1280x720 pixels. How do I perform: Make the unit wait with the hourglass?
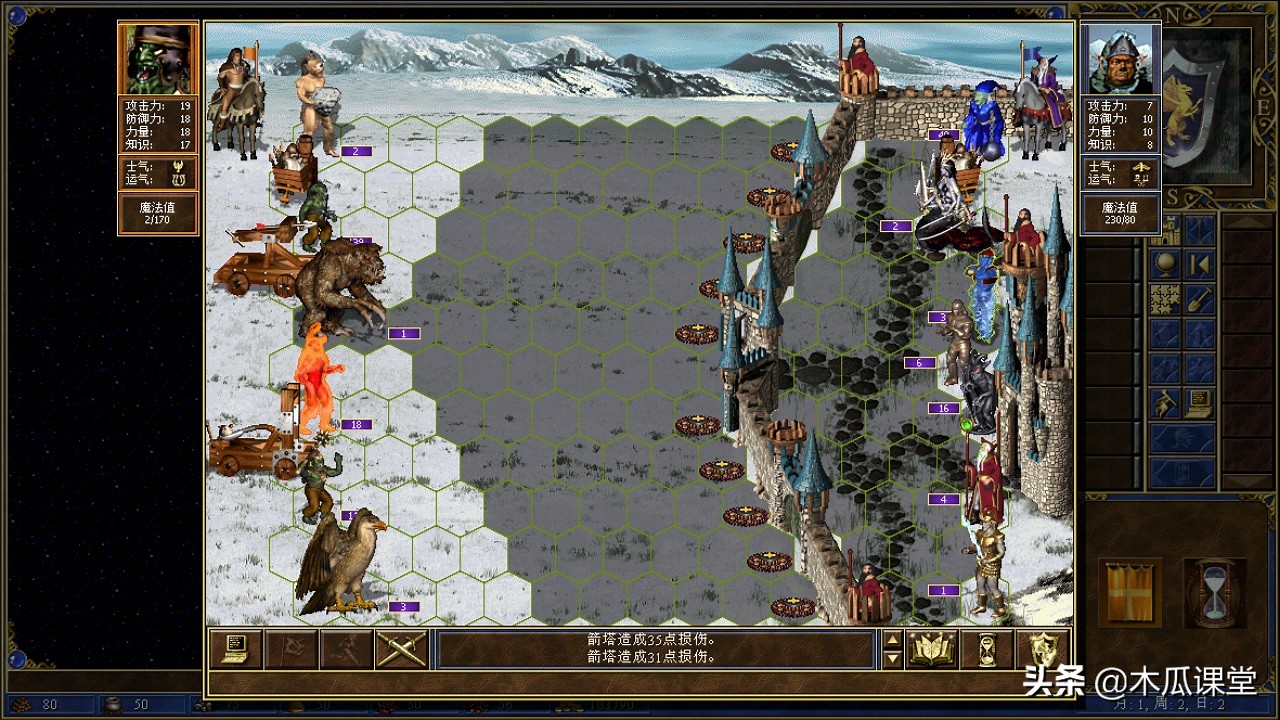click(x=987, y=650)
